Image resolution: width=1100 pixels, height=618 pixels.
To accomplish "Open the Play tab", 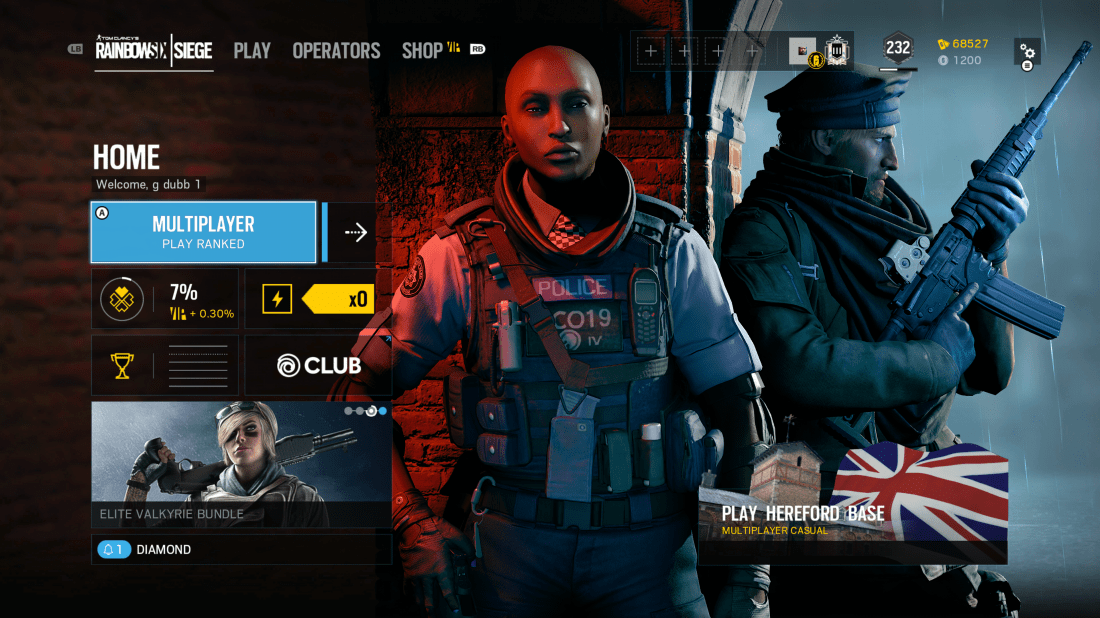I will [x=252, y=50].
